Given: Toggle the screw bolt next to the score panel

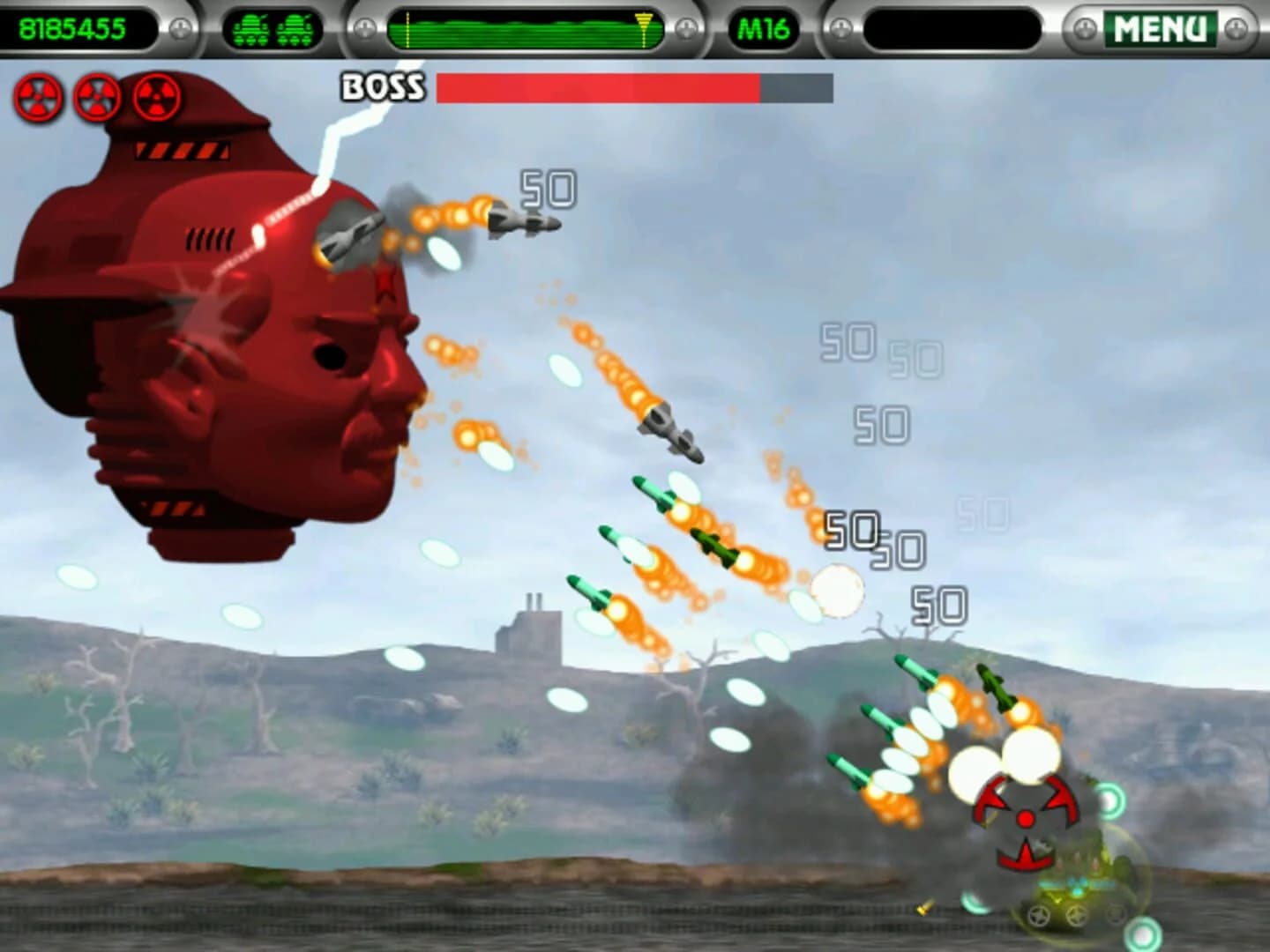Looking at the screenshot, I should [183, 26].
